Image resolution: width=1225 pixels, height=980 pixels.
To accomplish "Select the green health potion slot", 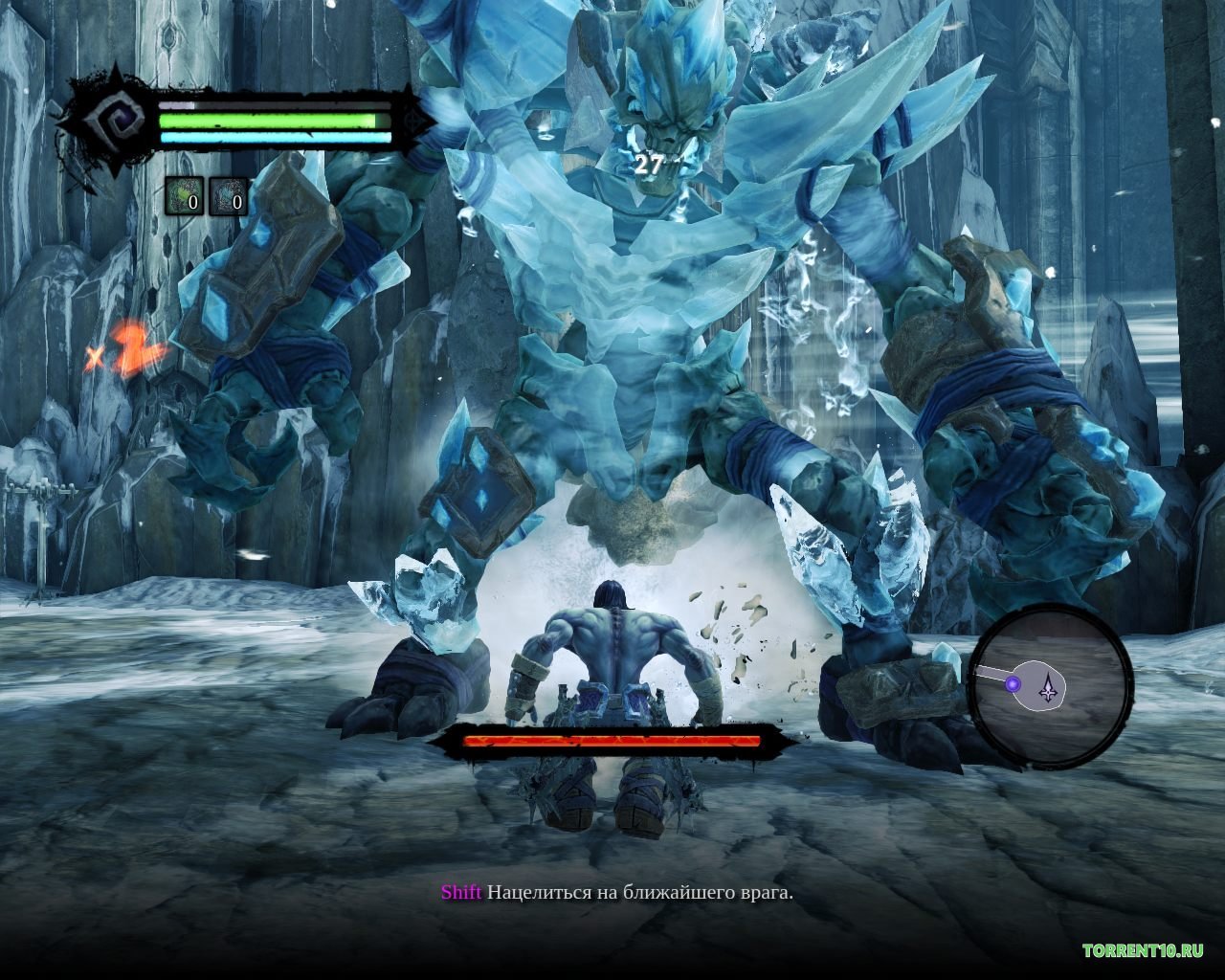I will [184, 196].
